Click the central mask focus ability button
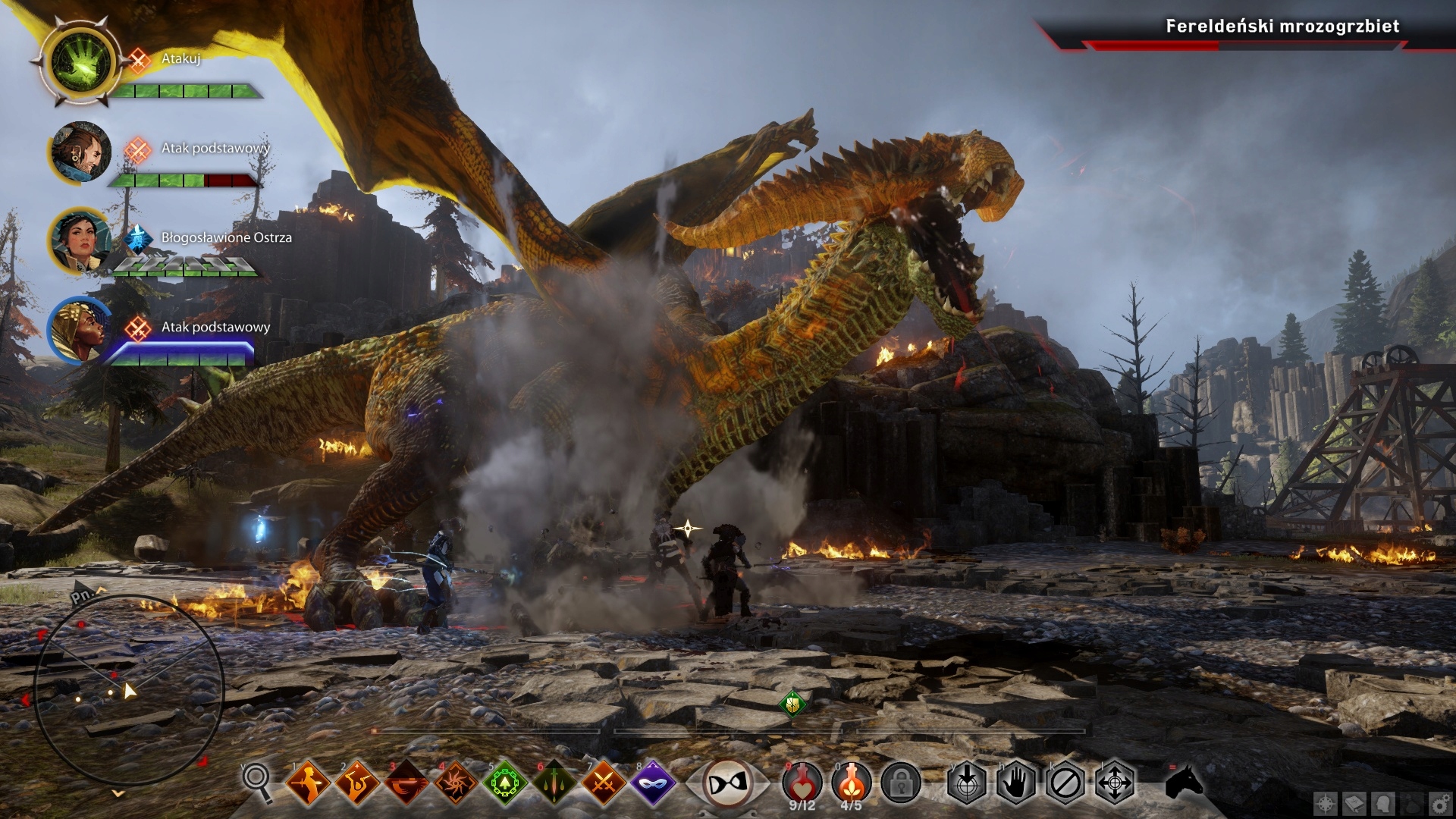 [726, 782]
